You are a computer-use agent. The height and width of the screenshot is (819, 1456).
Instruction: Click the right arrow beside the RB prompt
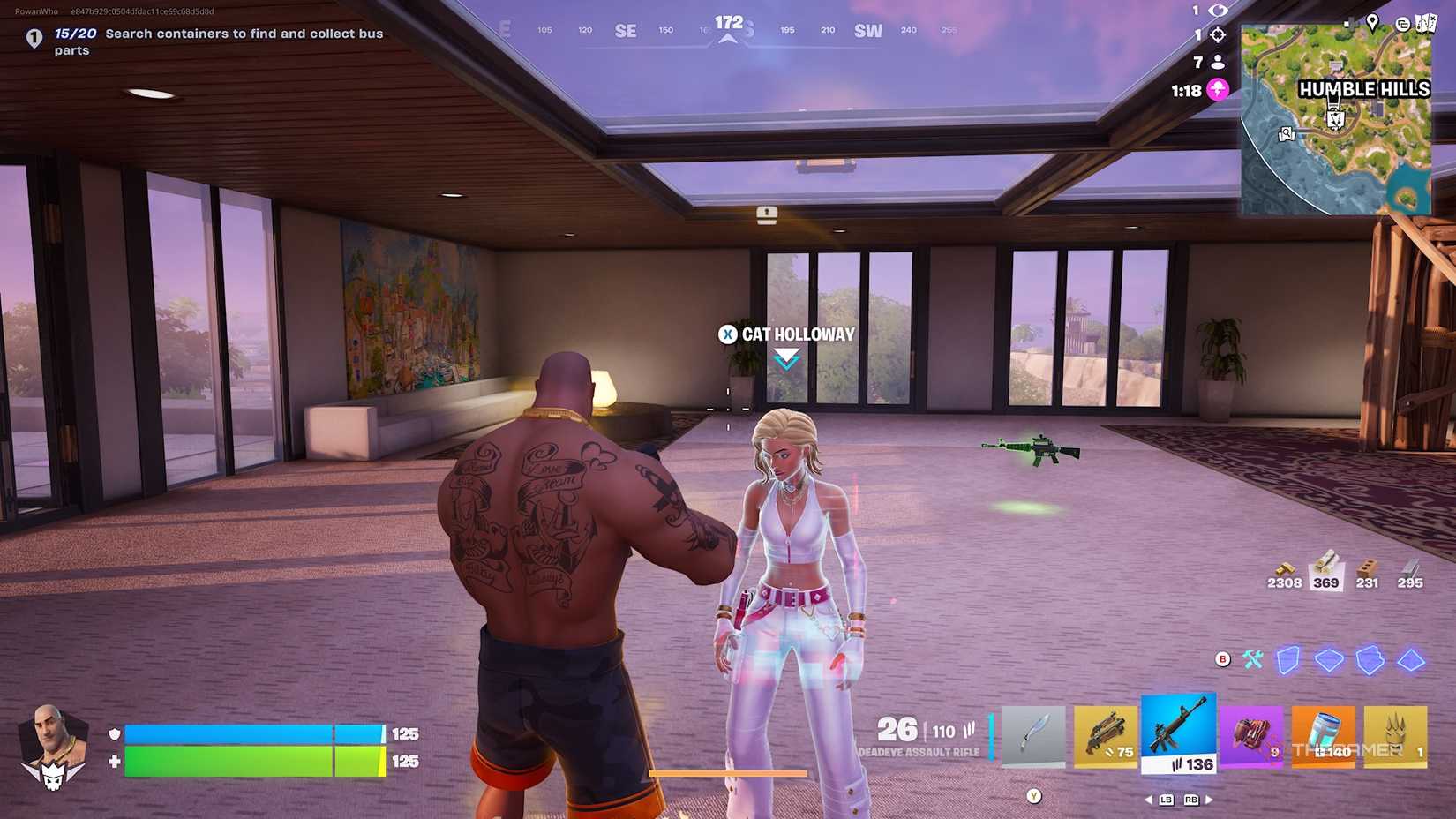[1209, 800]
